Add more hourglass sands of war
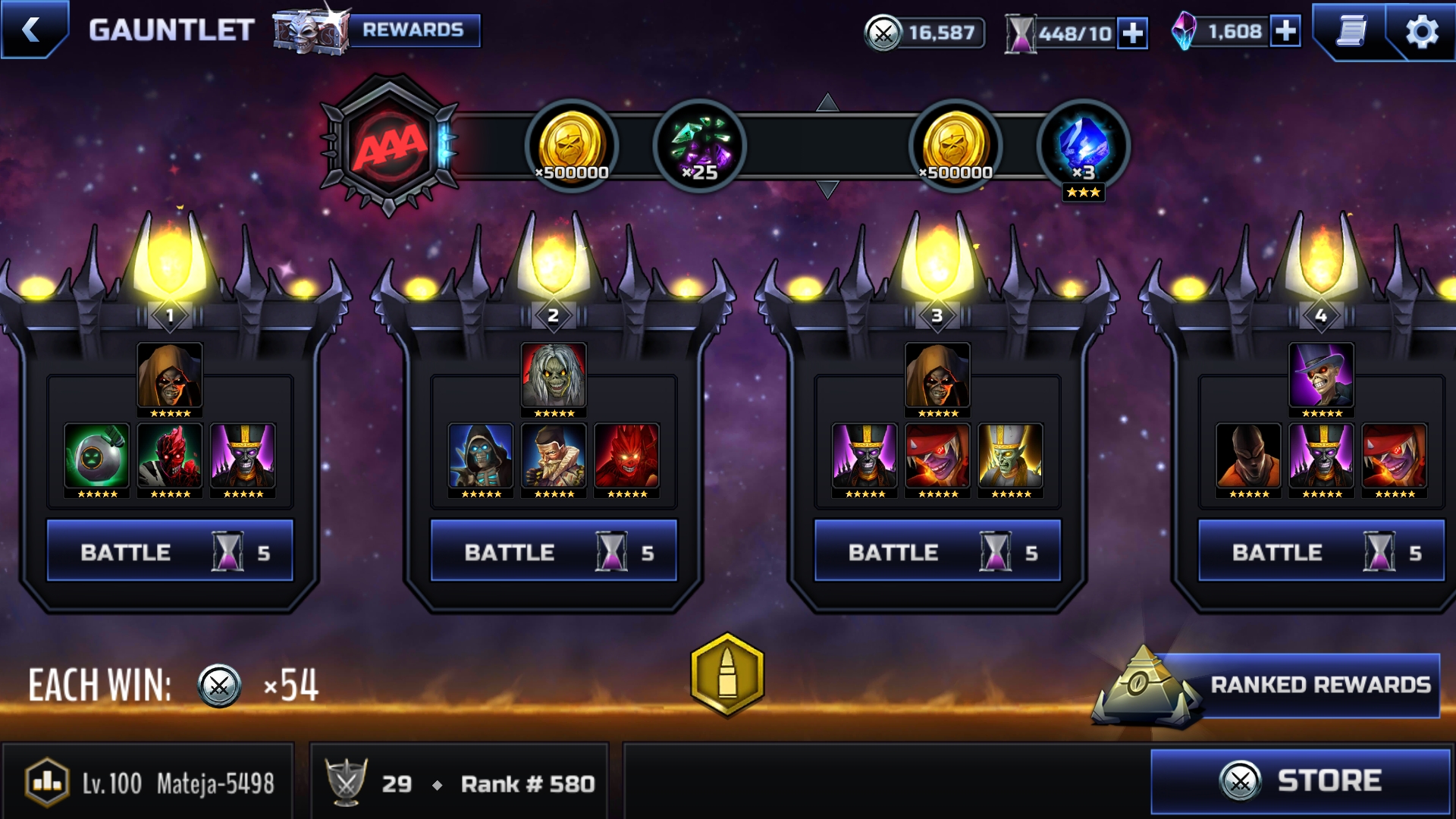 click(x=1133, y=33)
